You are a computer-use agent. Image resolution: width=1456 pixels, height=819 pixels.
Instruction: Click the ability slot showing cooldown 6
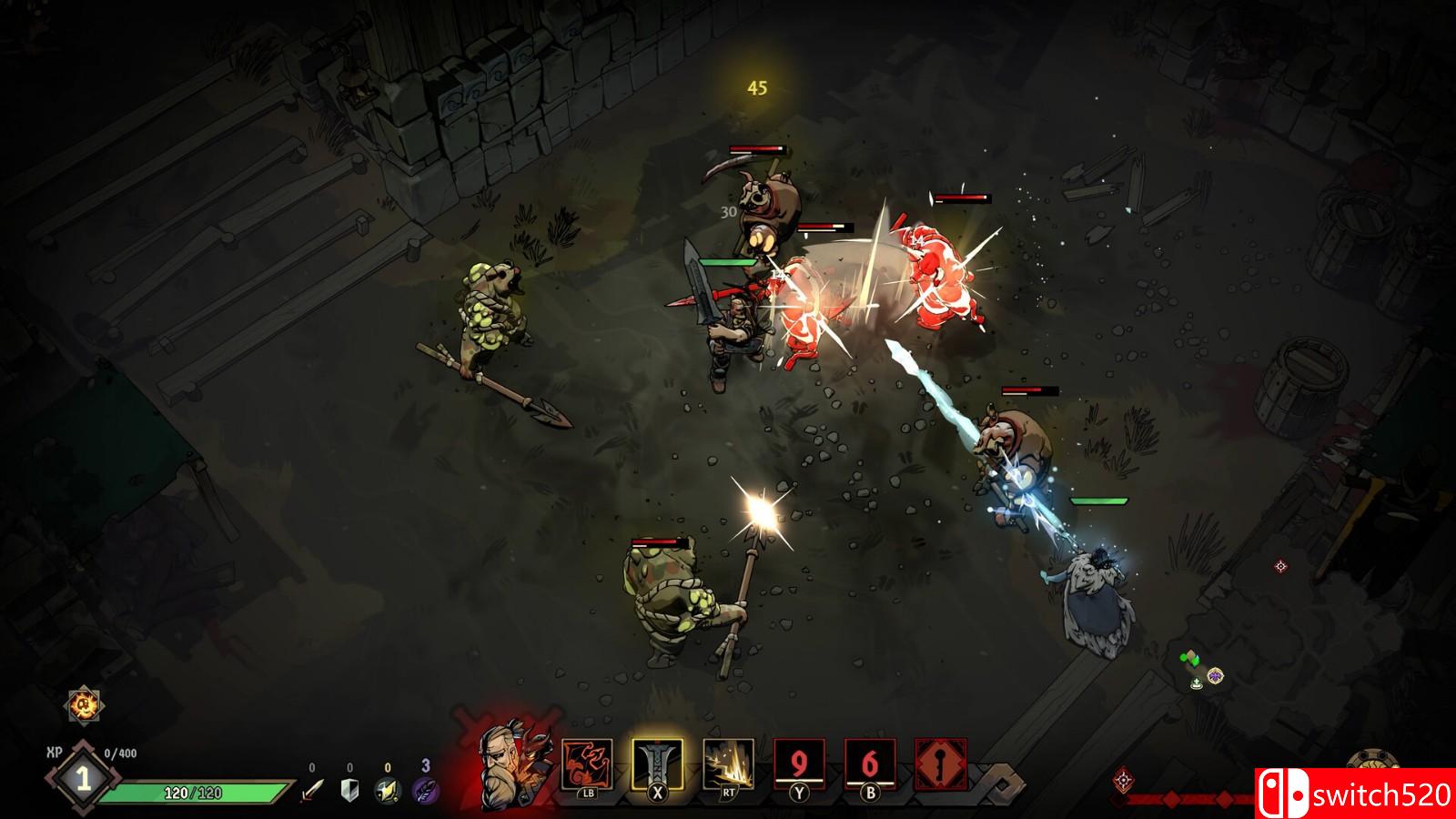tap(870, 764)
